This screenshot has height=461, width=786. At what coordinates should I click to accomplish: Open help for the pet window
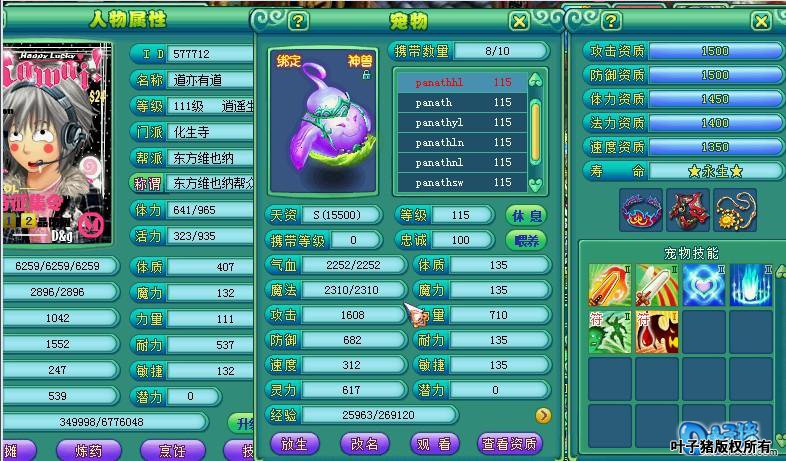click(x=298, y=20)
